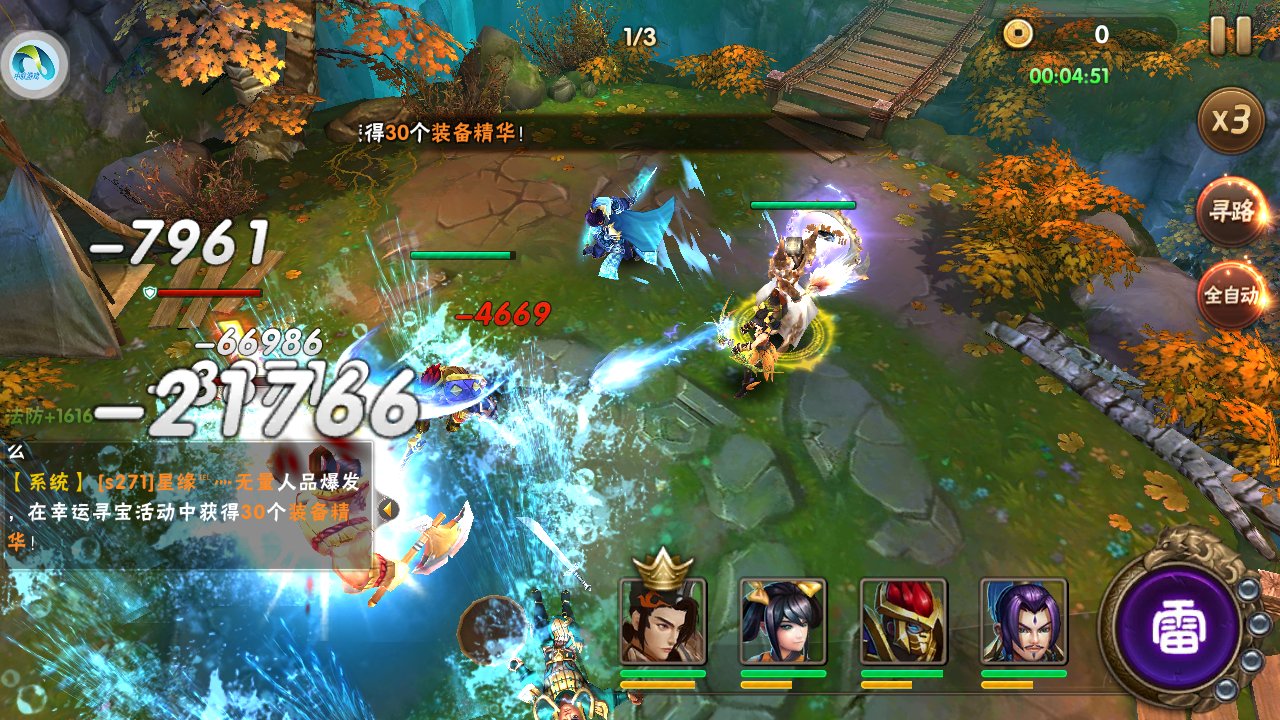The height and width of the screenshot is (720, 1280).
Task: Collapse the chat panel with the arrow
Action: [388, 509]
